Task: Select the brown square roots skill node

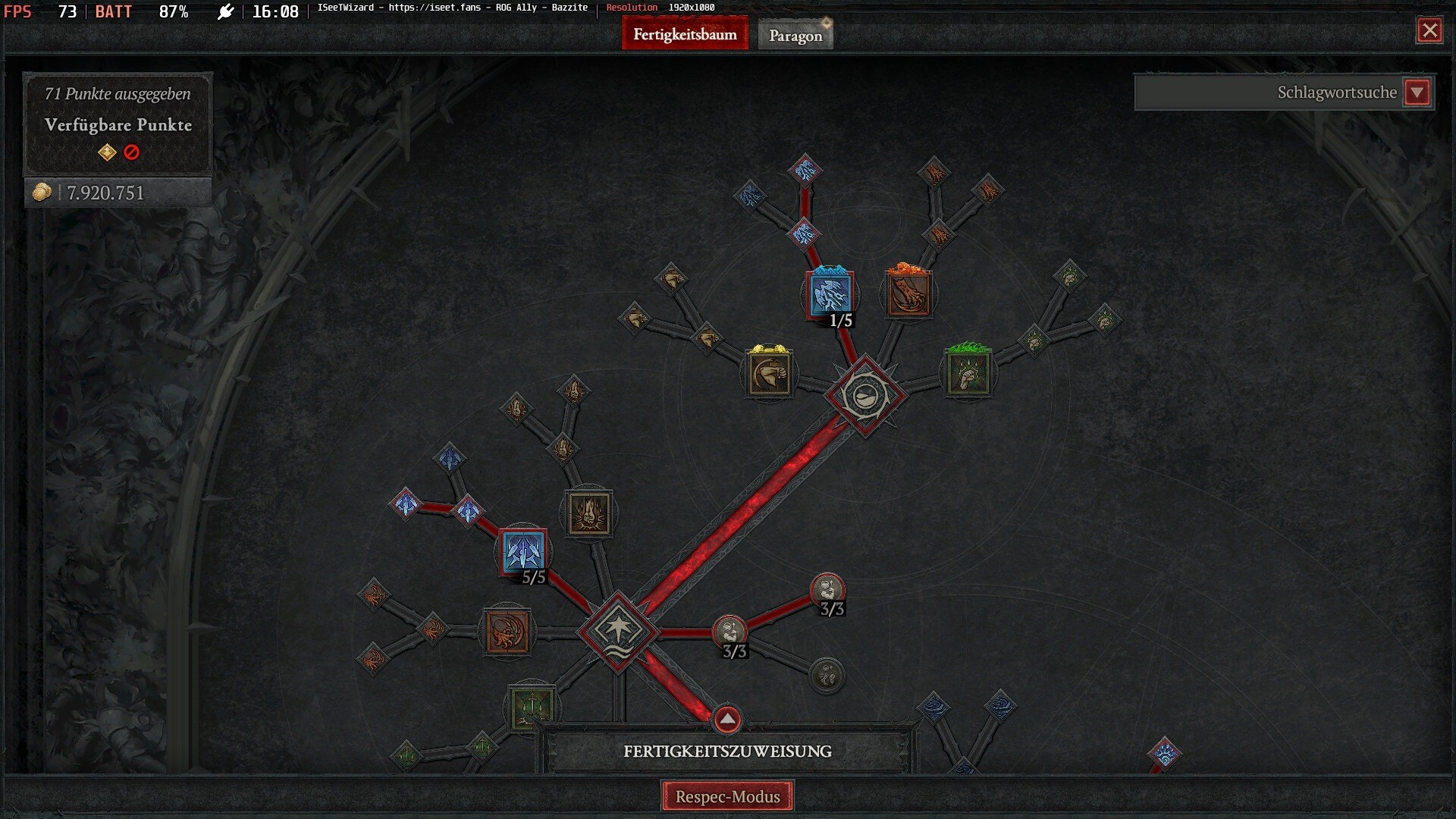Action: (589, 513)
